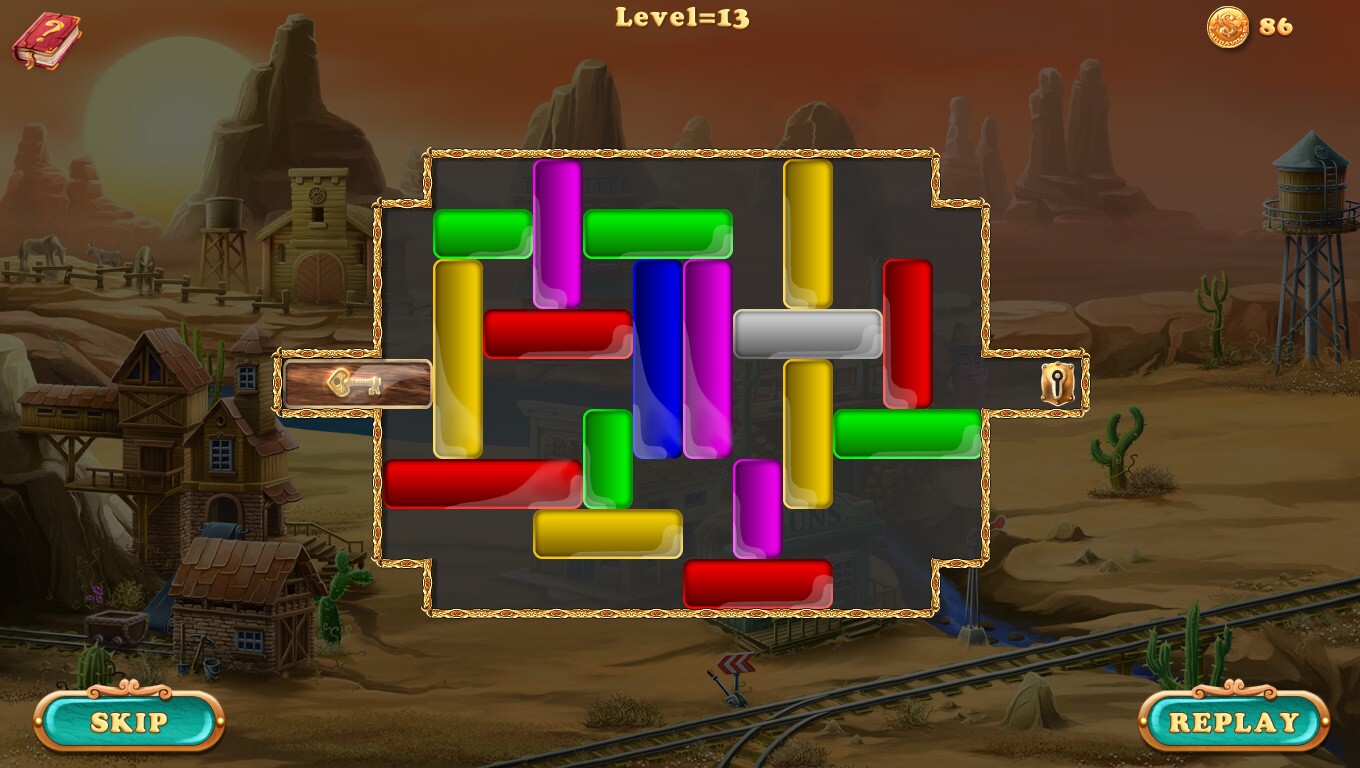Click the green horizontal block on the top-left

click(482, 232)
